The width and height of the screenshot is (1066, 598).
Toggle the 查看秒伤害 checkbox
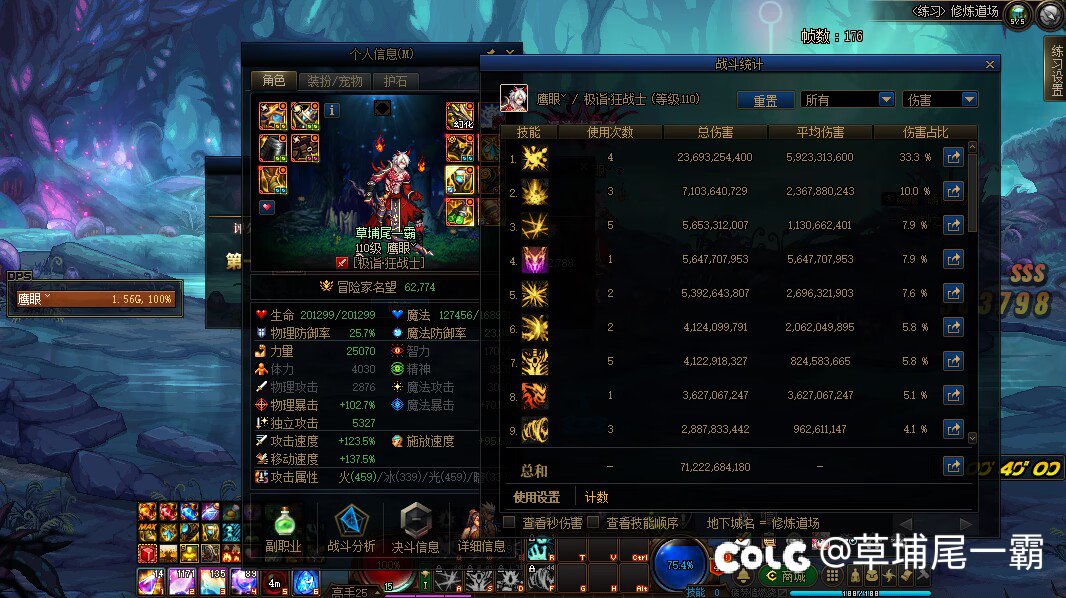click(x=509, y=523)
